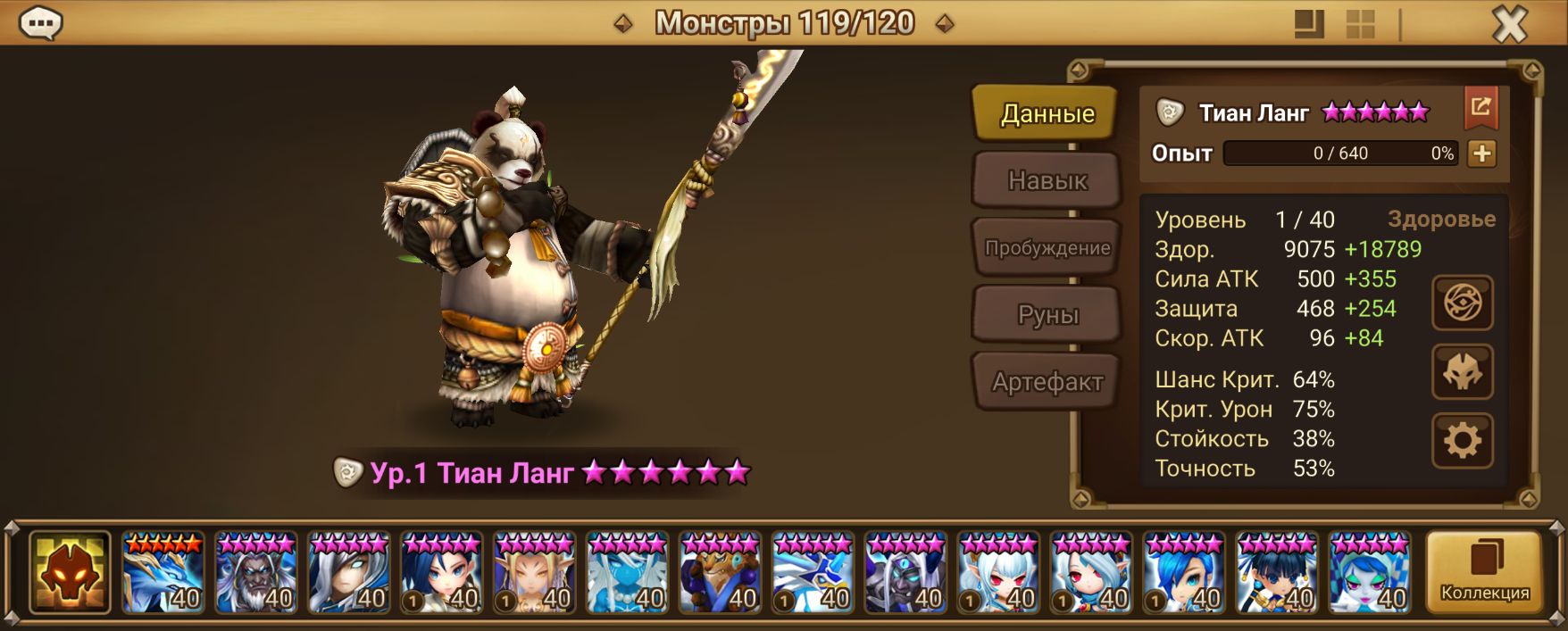Pick the blue panda warrior monster
Viewport: 1568px width, 631px height.
coord(721,572)
